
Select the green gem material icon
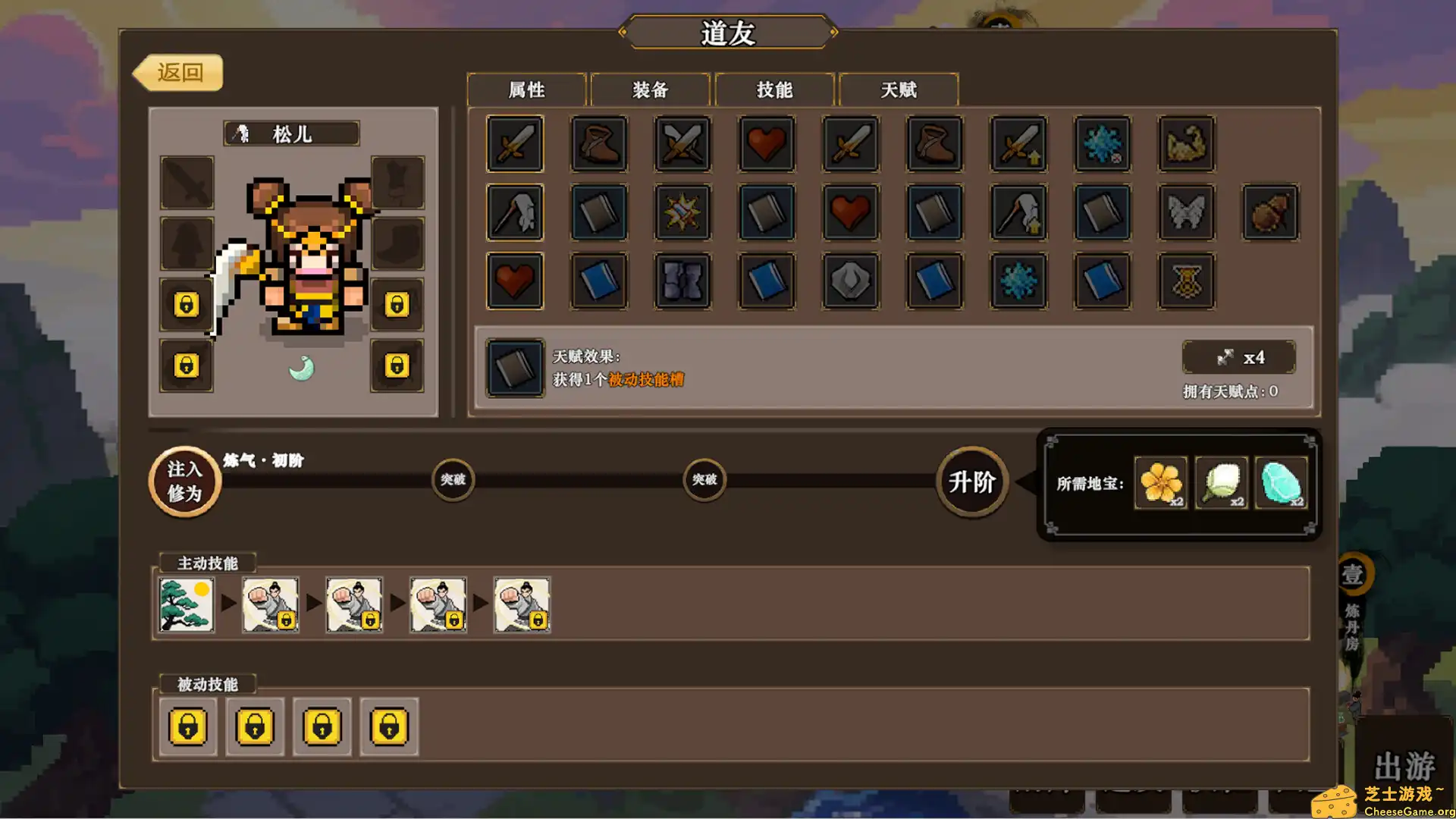(x=1282, y=483)
